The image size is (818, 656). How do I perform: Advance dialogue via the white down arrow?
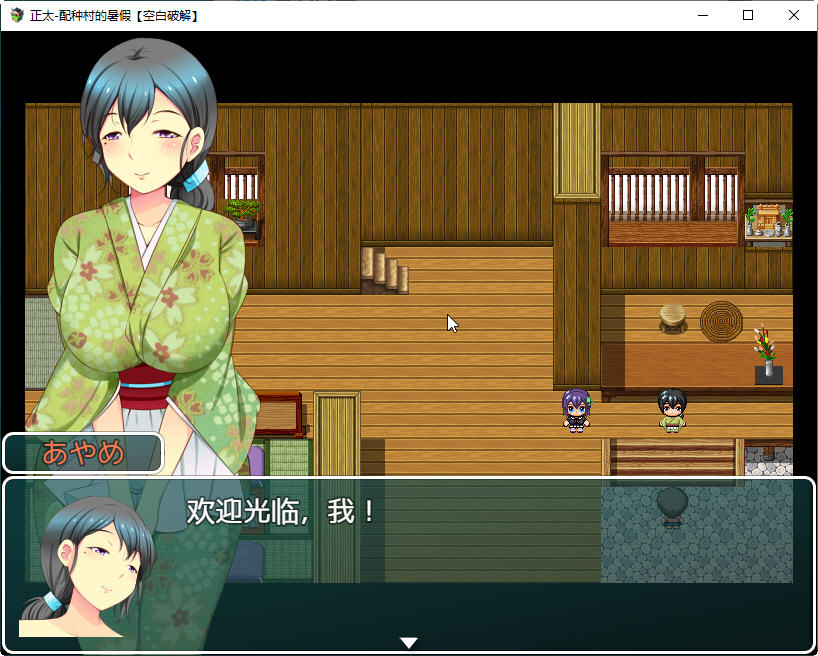click(408, 642)
